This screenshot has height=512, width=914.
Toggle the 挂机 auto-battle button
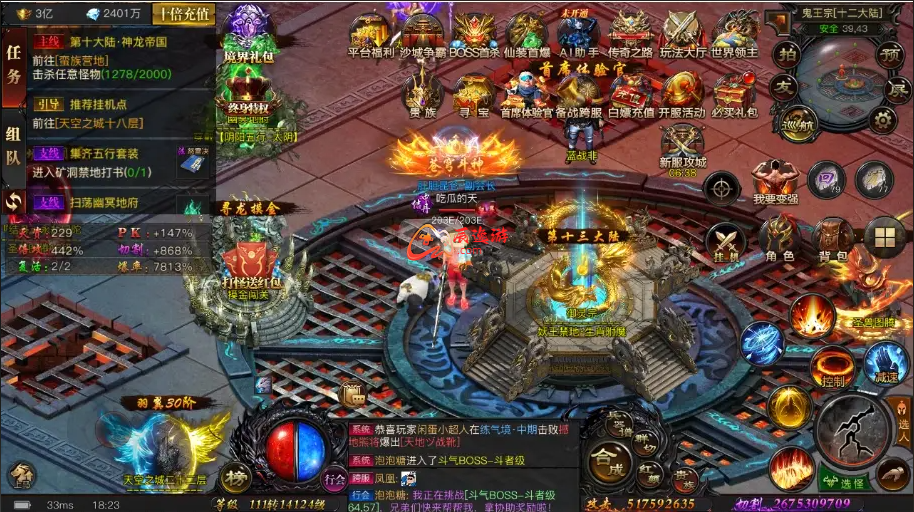(x=725, y=242)
